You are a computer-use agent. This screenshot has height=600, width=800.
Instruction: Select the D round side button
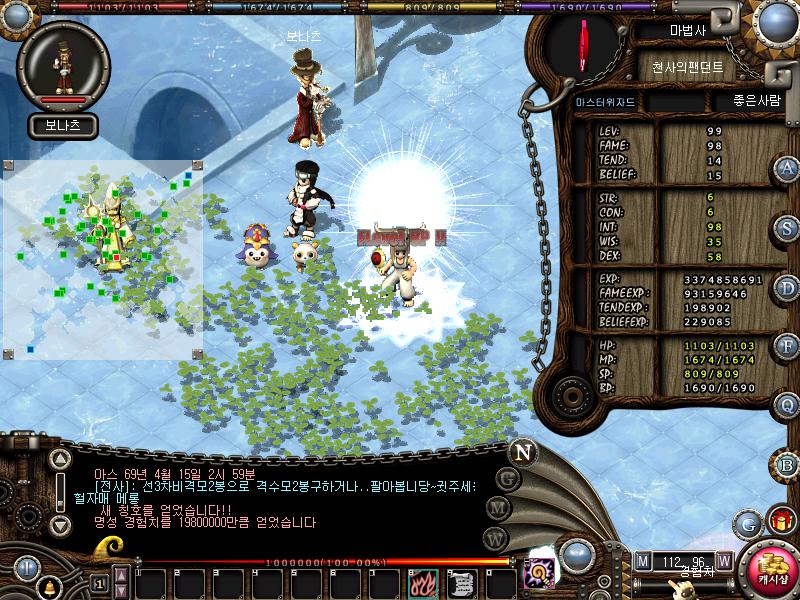point(786,287)
